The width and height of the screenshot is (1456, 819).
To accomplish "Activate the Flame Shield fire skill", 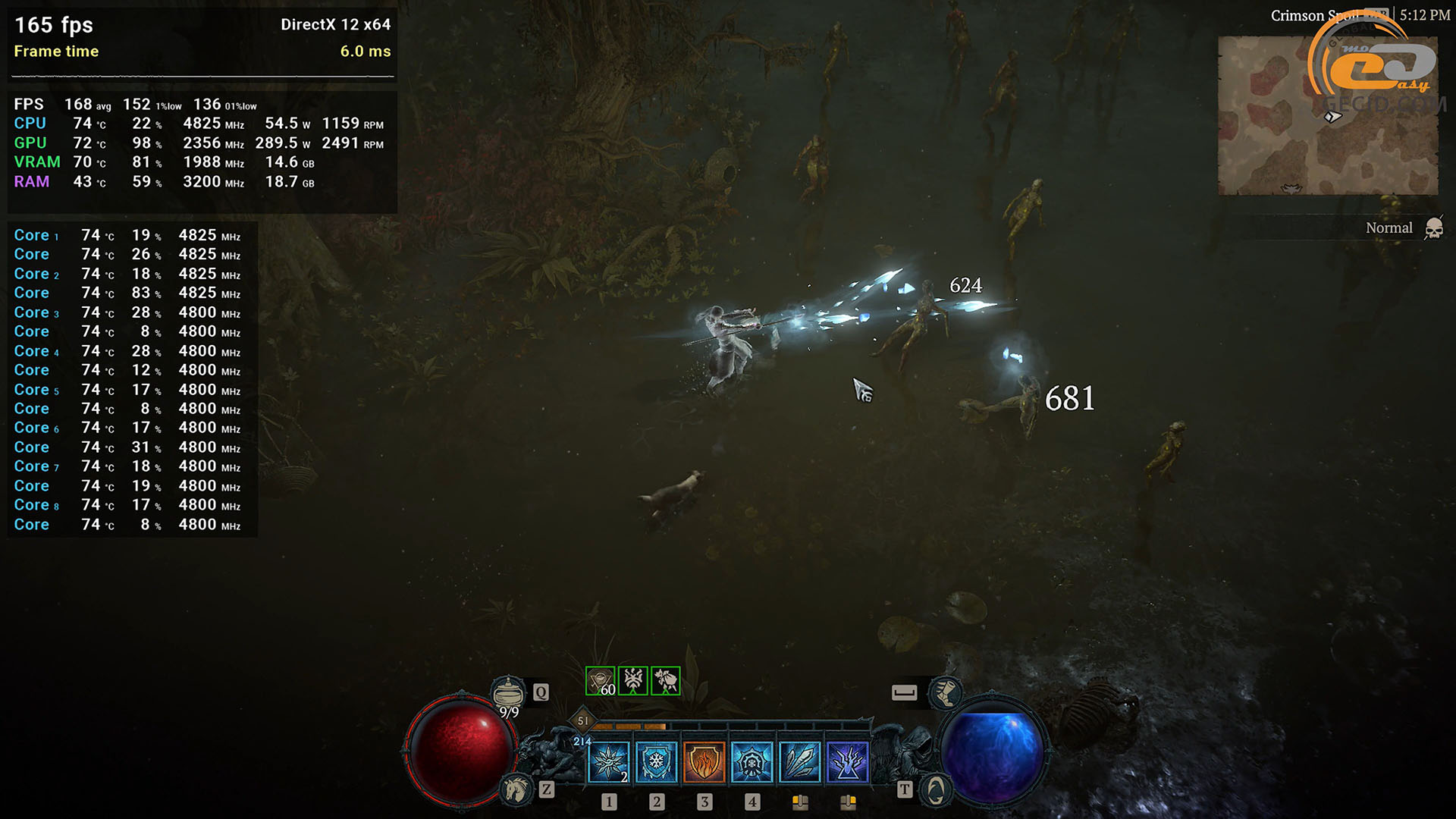I will click(704, 761).
